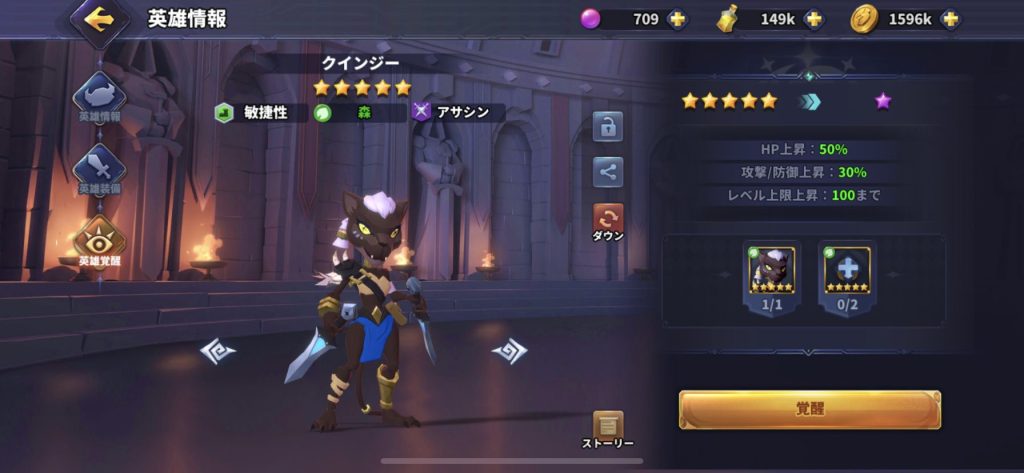Add more potion bottles with plus button
This screenshot has height=473, width=1024.
pyautogui.click(x=814, y=19)
